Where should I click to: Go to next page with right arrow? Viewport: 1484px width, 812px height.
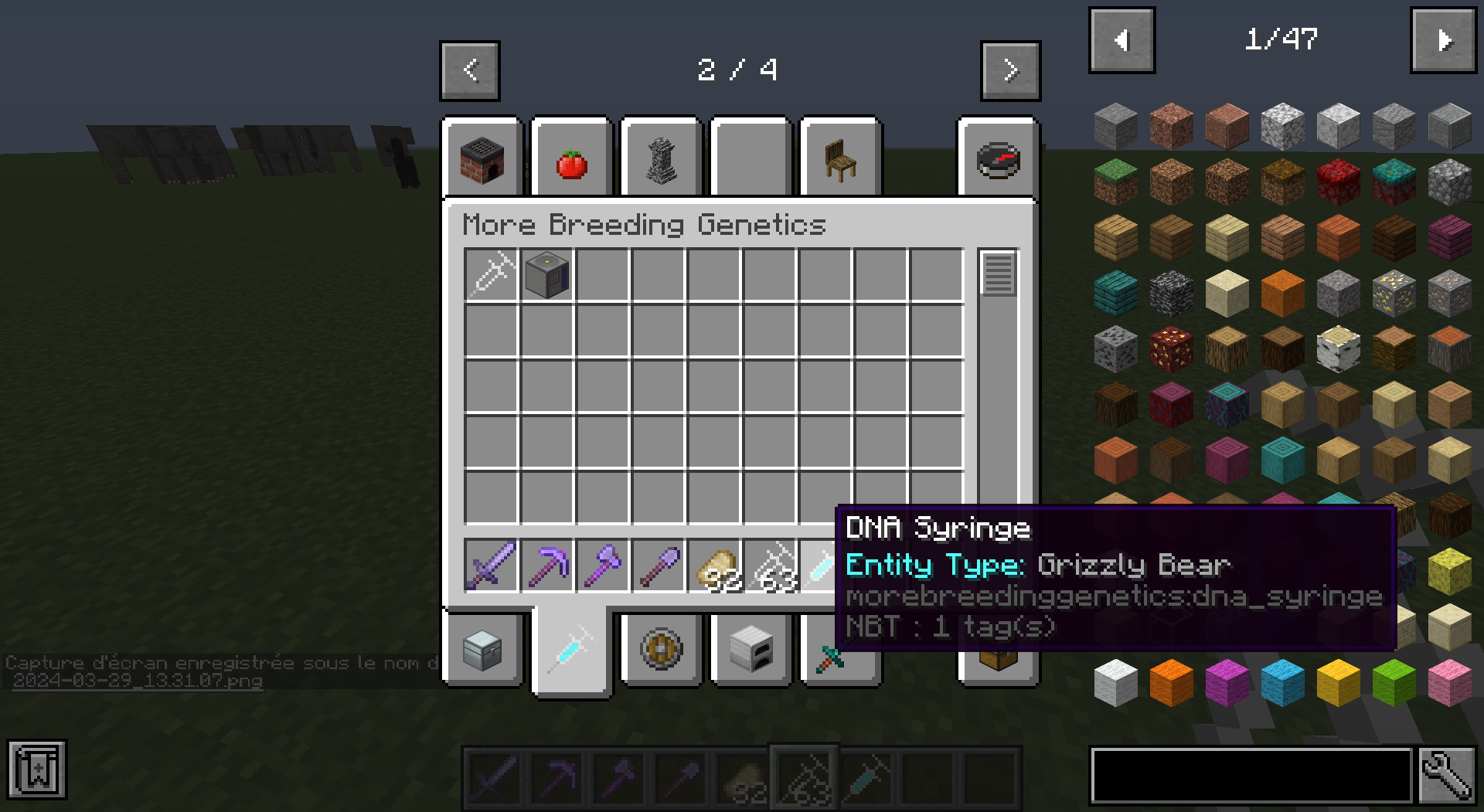pyautogui.click(x=1011, y=70)
